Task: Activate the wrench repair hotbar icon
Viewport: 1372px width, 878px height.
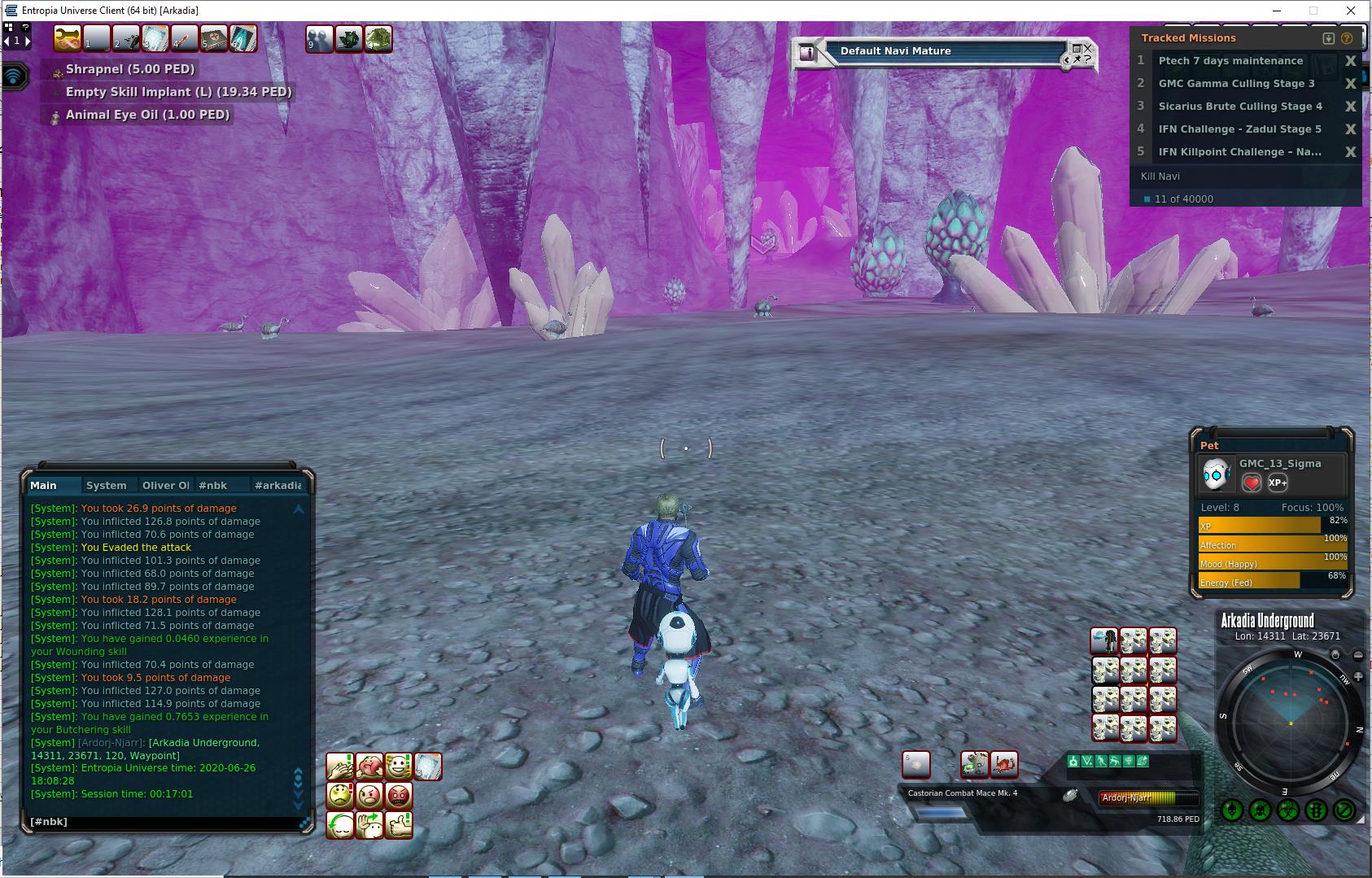Action: pos(68,38)
